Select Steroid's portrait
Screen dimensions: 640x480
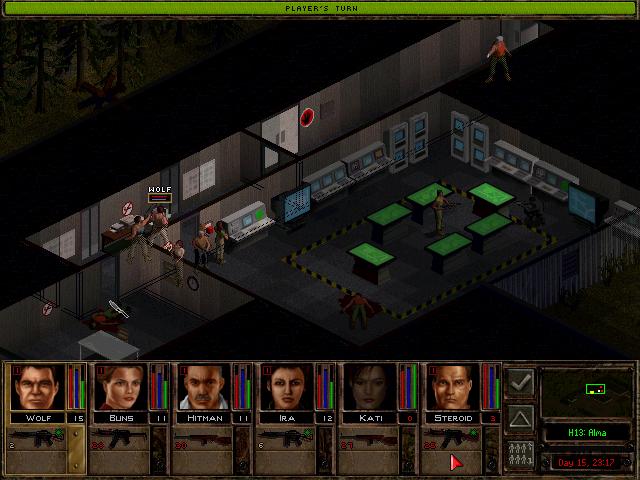click(x=453, y=387)
